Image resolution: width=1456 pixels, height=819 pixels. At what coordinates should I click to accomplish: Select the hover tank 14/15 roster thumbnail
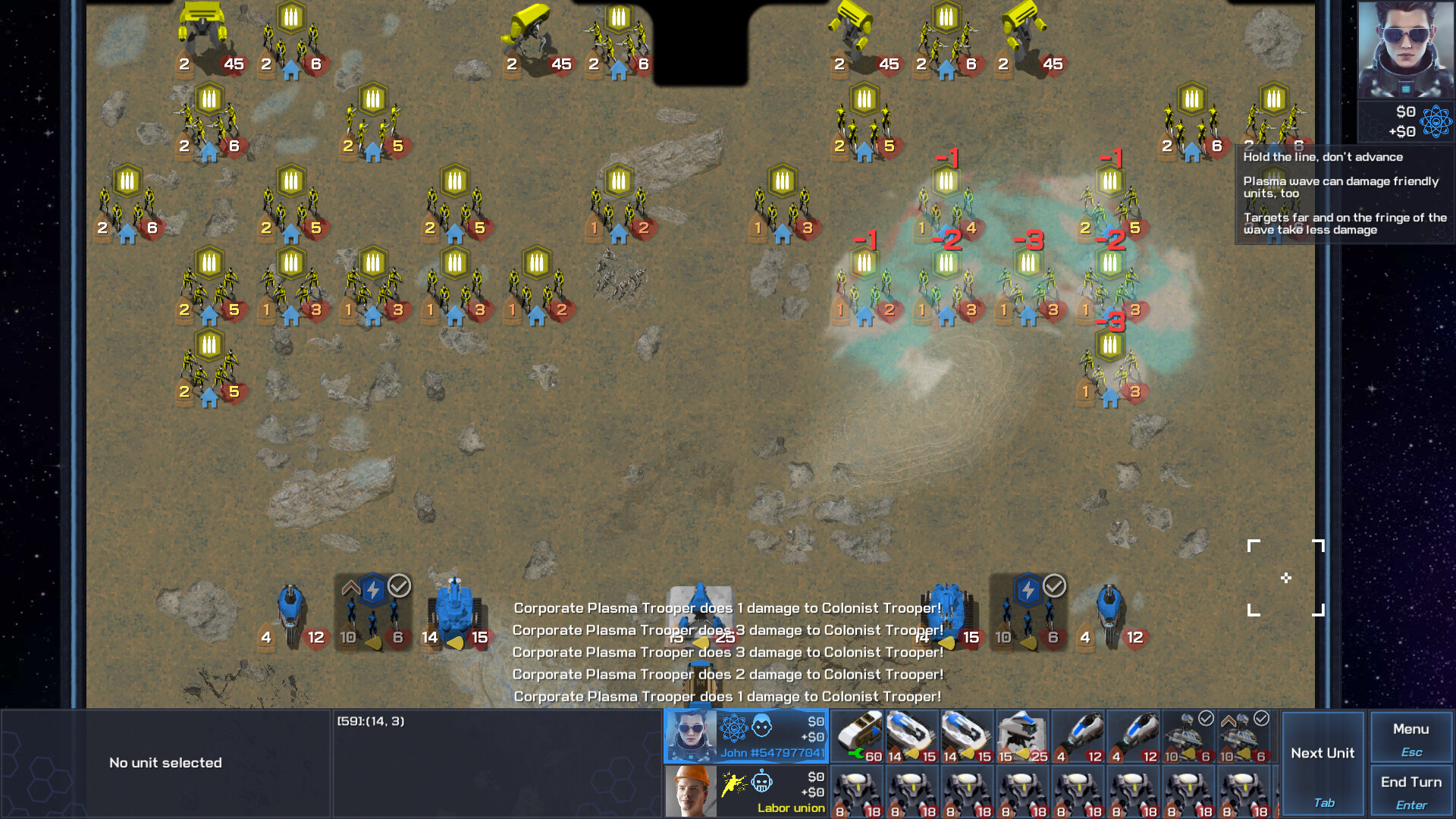(x=912, y=733)
